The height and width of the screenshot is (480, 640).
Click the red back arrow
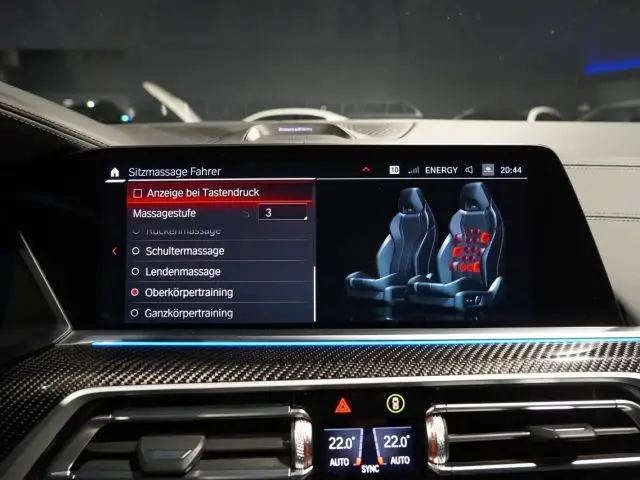114,251
